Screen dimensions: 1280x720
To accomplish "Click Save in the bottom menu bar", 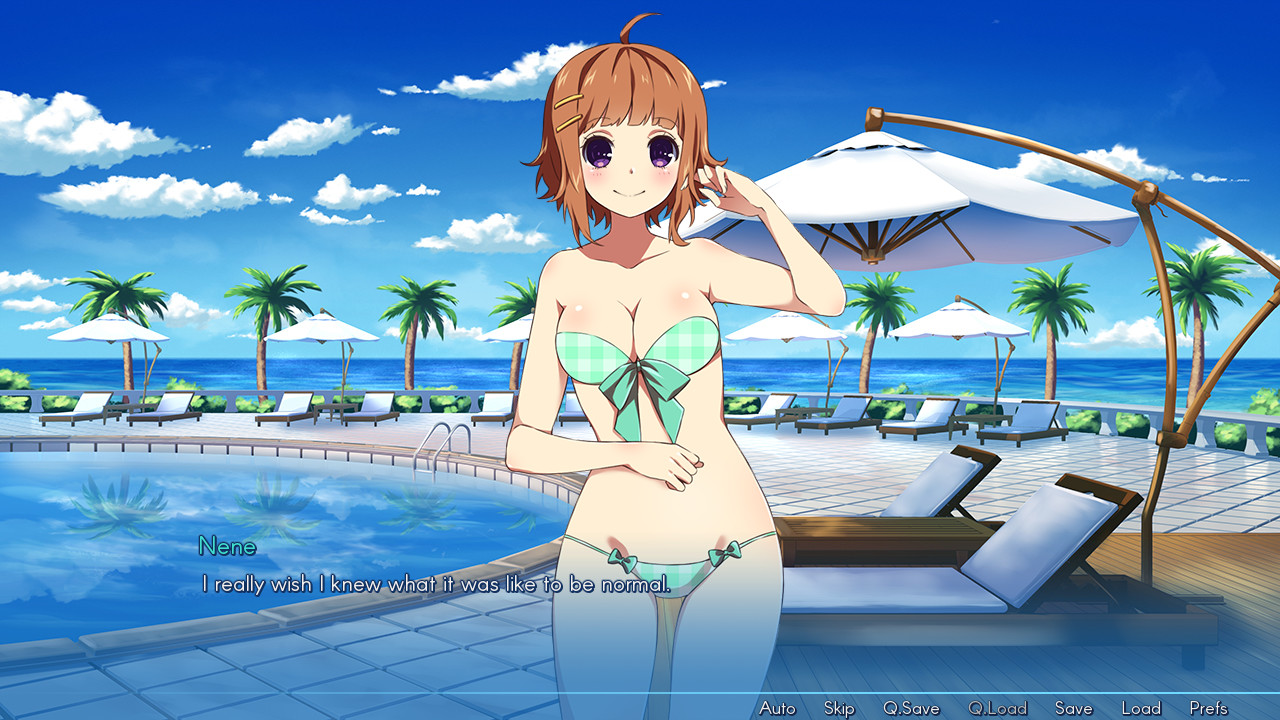I will [x=1072, y=707].
